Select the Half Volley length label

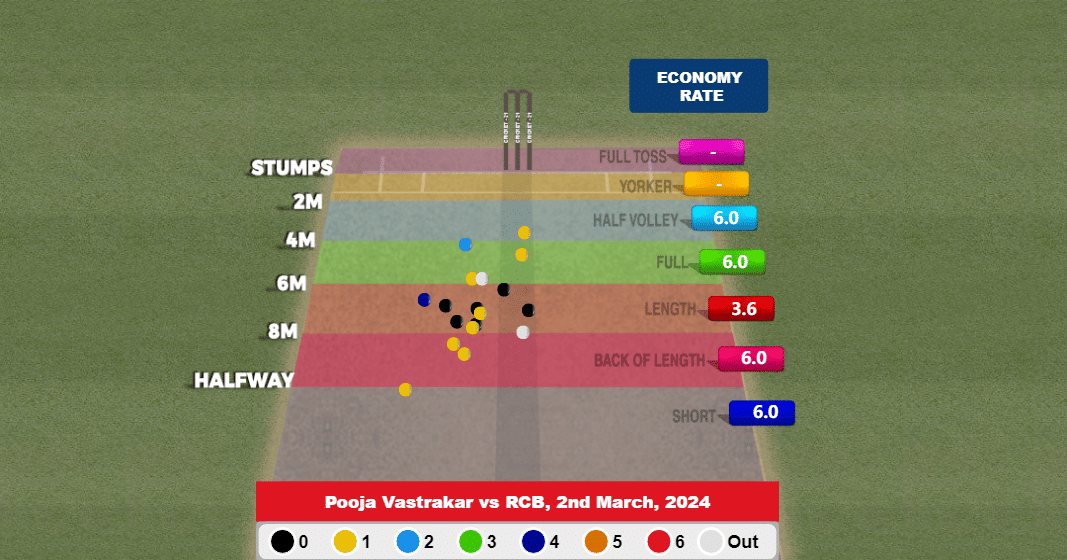(636, 220)
